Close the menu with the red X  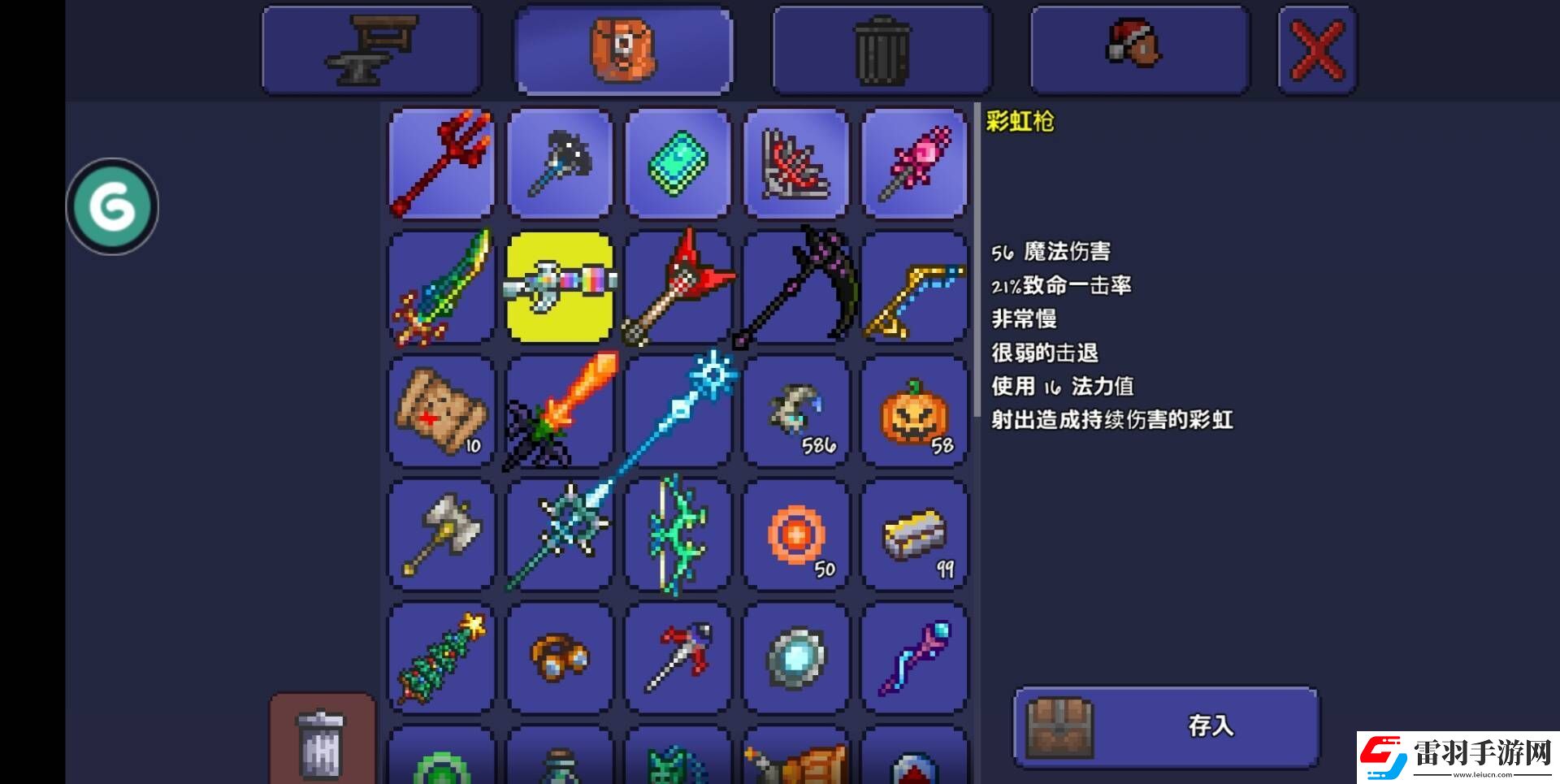[x=1316, y=49]
